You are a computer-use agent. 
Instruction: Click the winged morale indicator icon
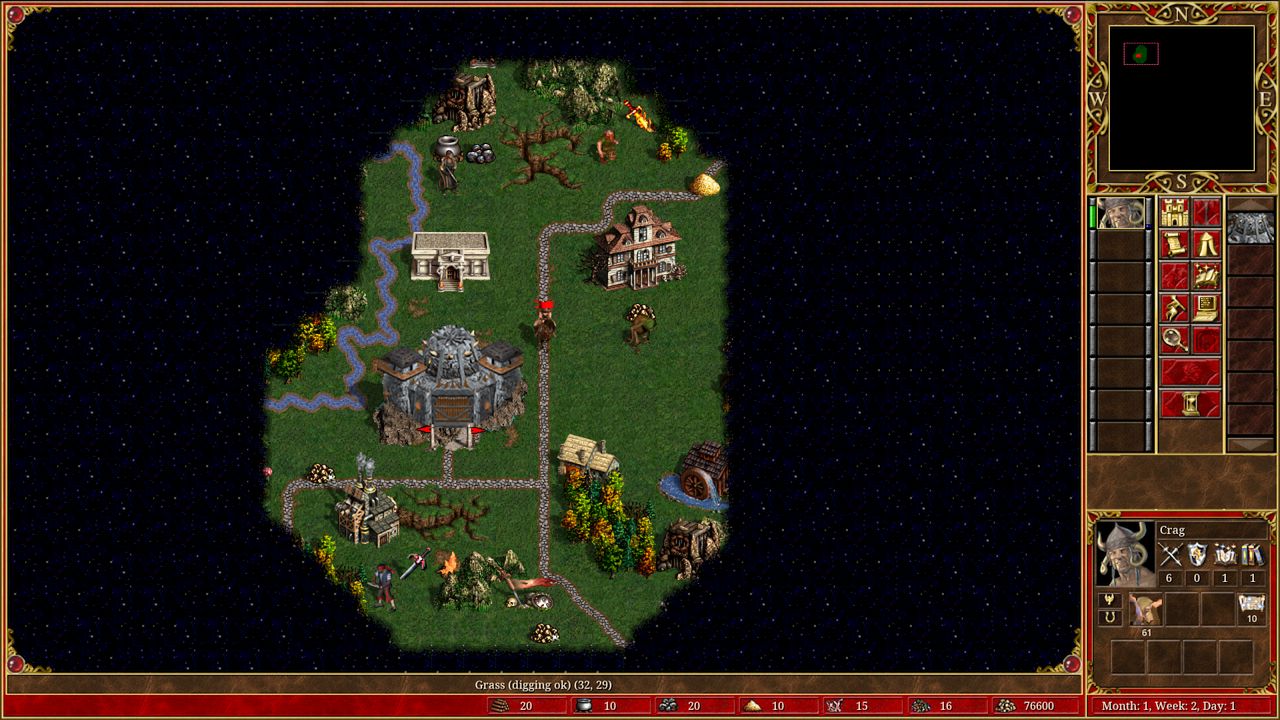(1109, 600)
